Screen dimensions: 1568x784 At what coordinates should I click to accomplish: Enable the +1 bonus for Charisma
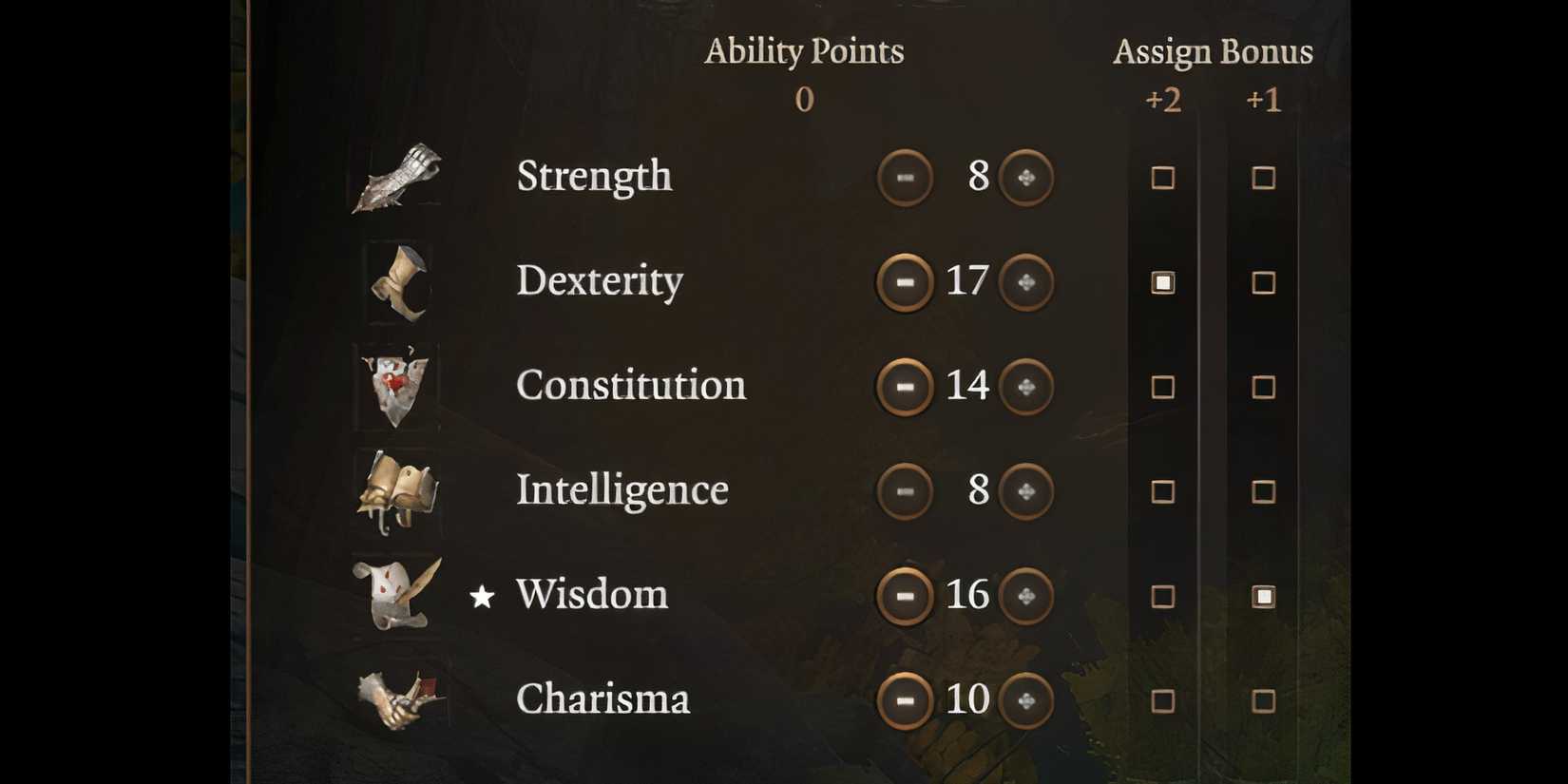[1264, 700]
